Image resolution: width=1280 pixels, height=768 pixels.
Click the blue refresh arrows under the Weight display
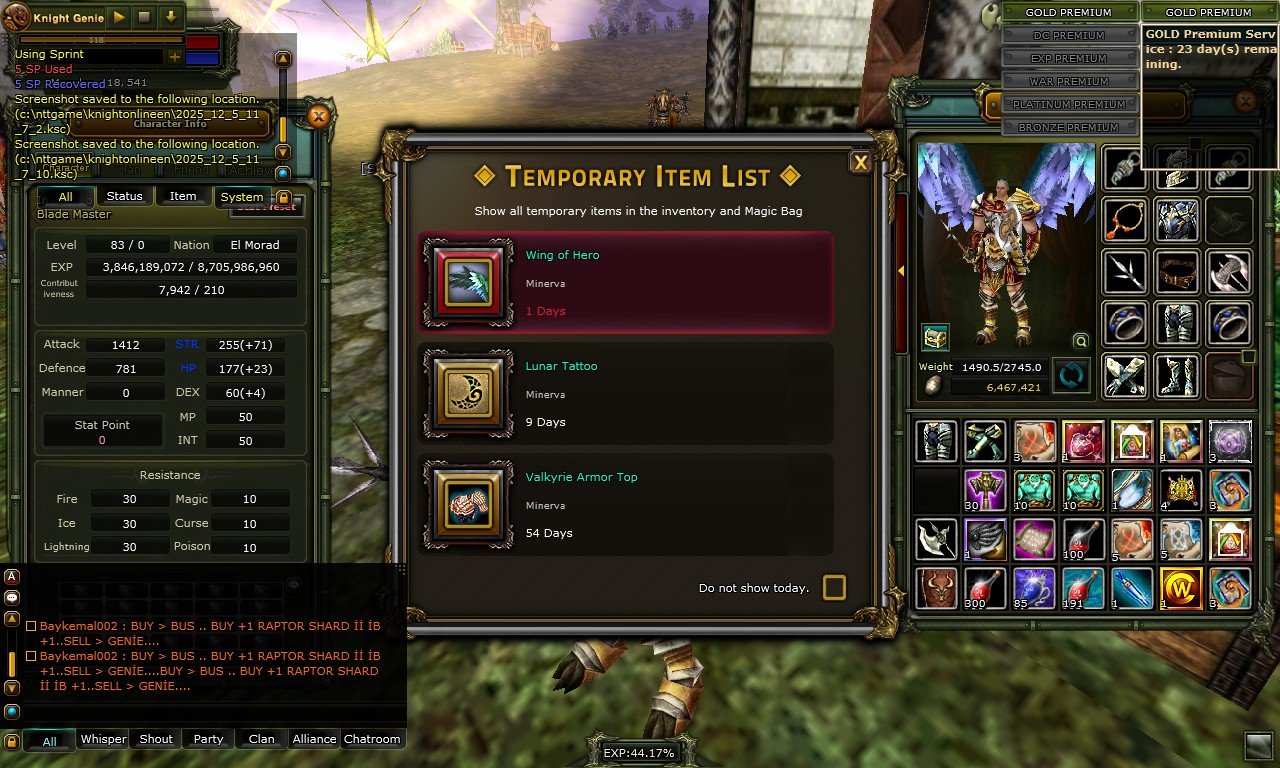(x=1072, y=377)
